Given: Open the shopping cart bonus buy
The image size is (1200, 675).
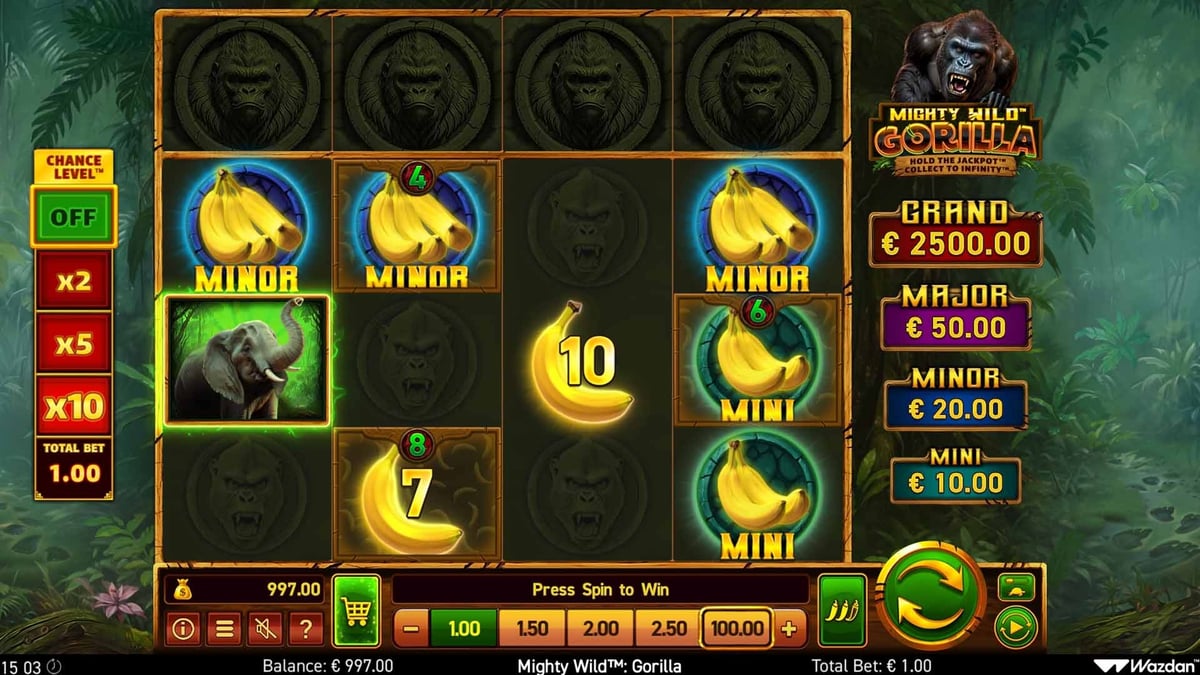Looking at the screenshot, I should [x=357, y=611].
